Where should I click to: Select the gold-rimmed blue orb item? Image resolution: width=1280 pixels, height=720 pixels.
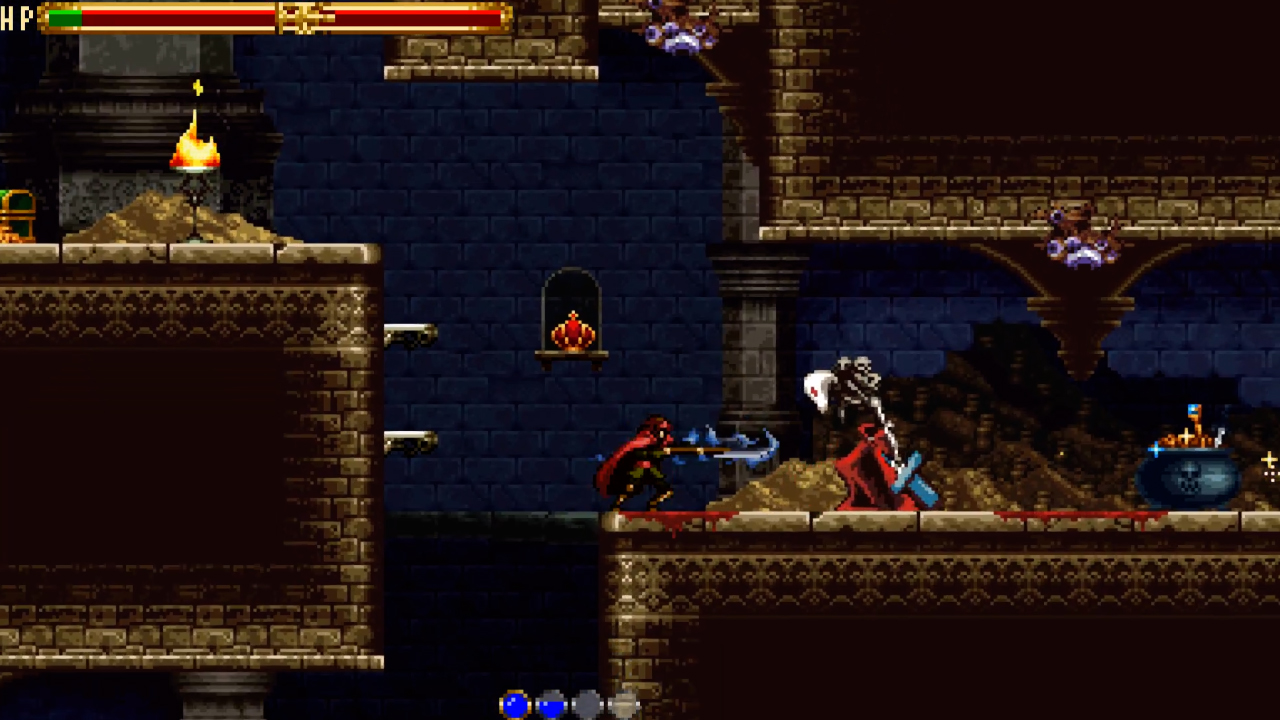click(x=515, y=705)
